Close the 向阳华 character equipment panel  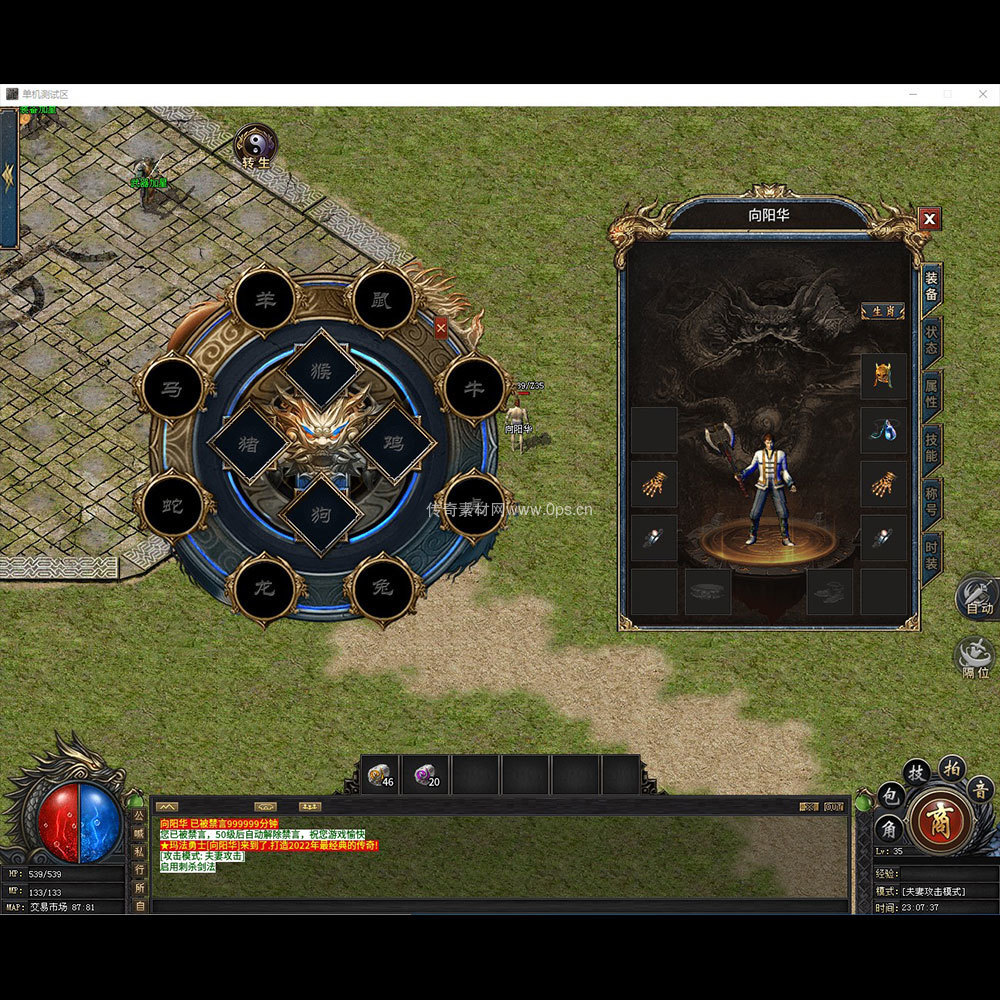click(930, 219)
